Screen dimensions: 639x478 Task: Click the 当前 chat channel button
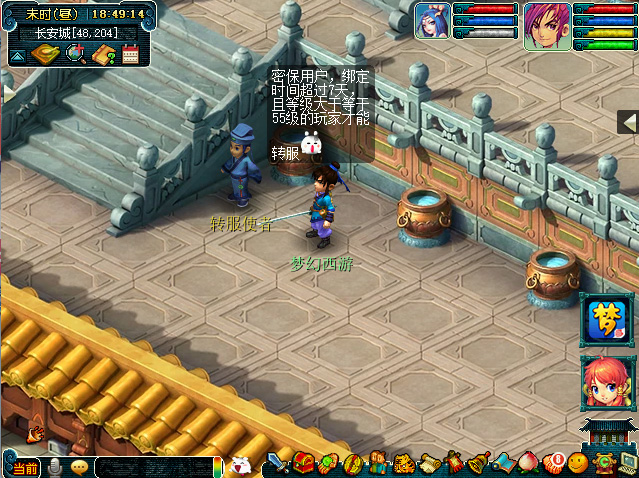click(24, 467)
